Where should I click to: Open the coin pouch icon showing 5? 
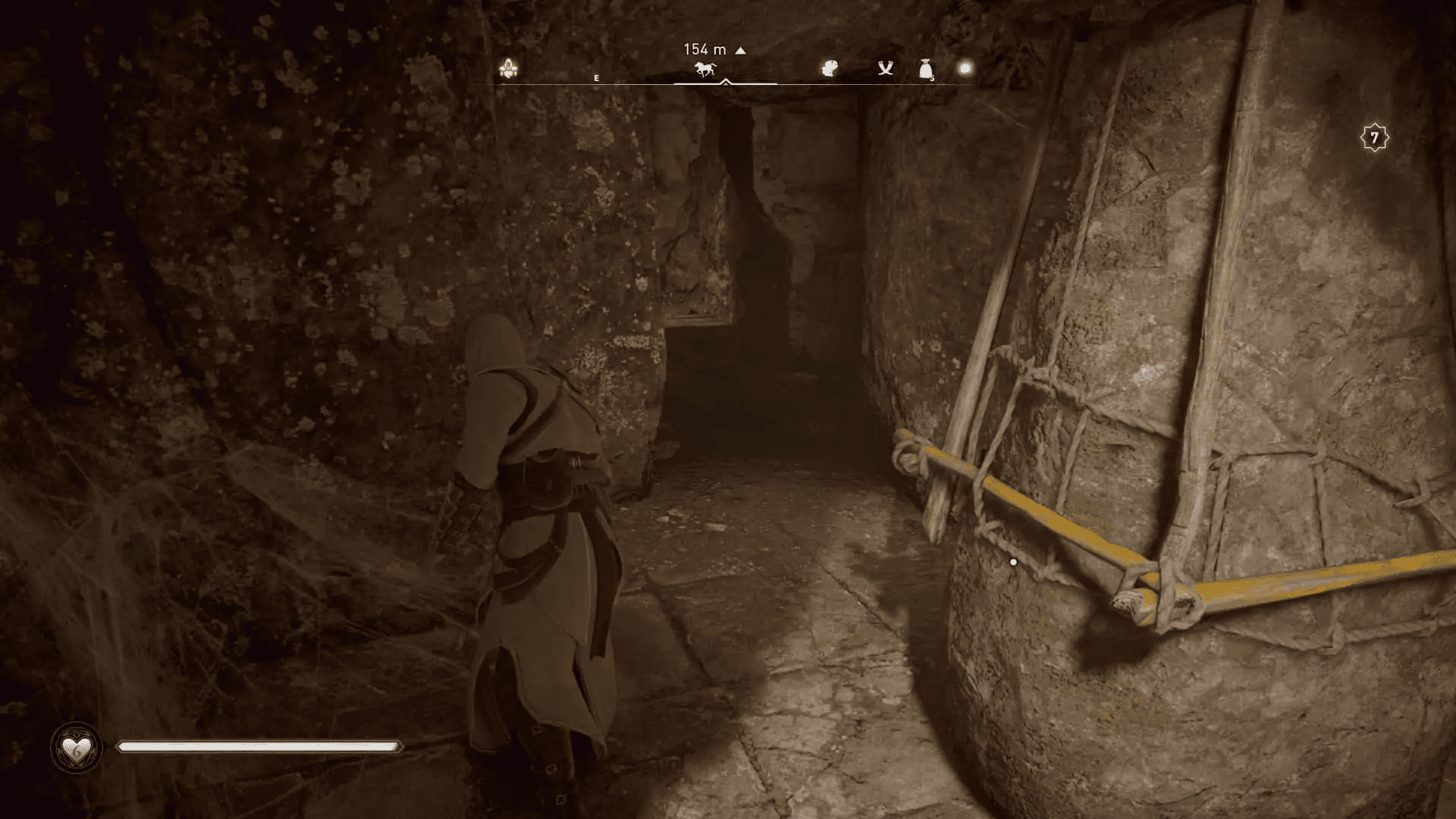[927, 68]
